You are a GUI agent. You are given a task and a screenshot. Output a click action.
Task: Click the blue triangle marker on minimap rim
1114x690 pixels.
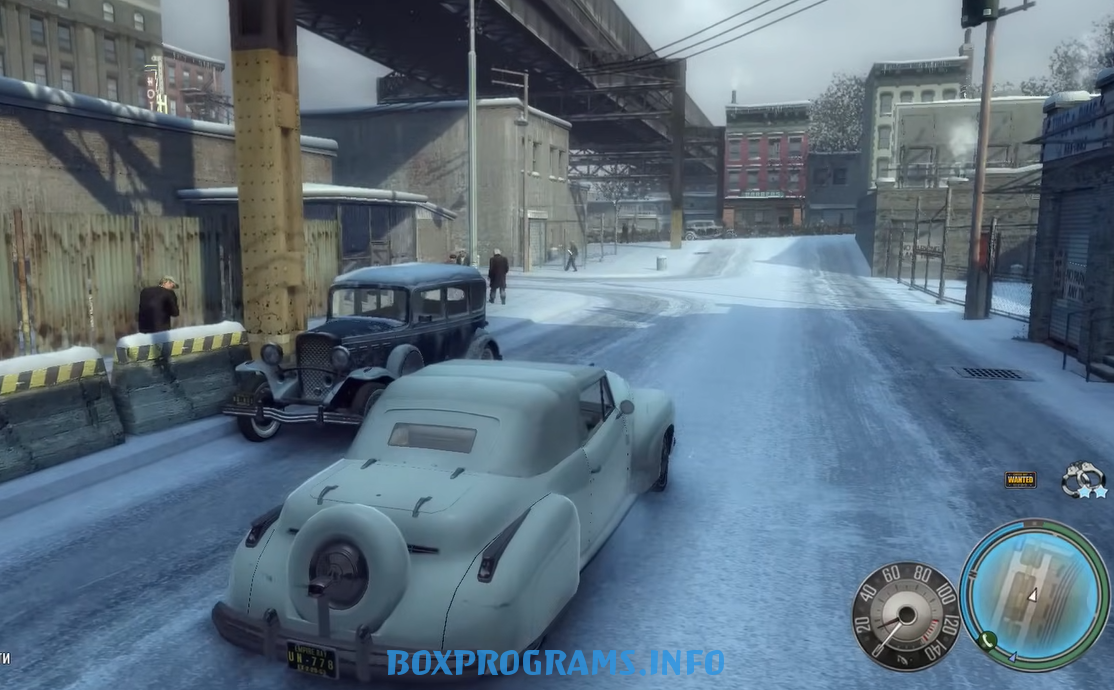[1013, 658]
